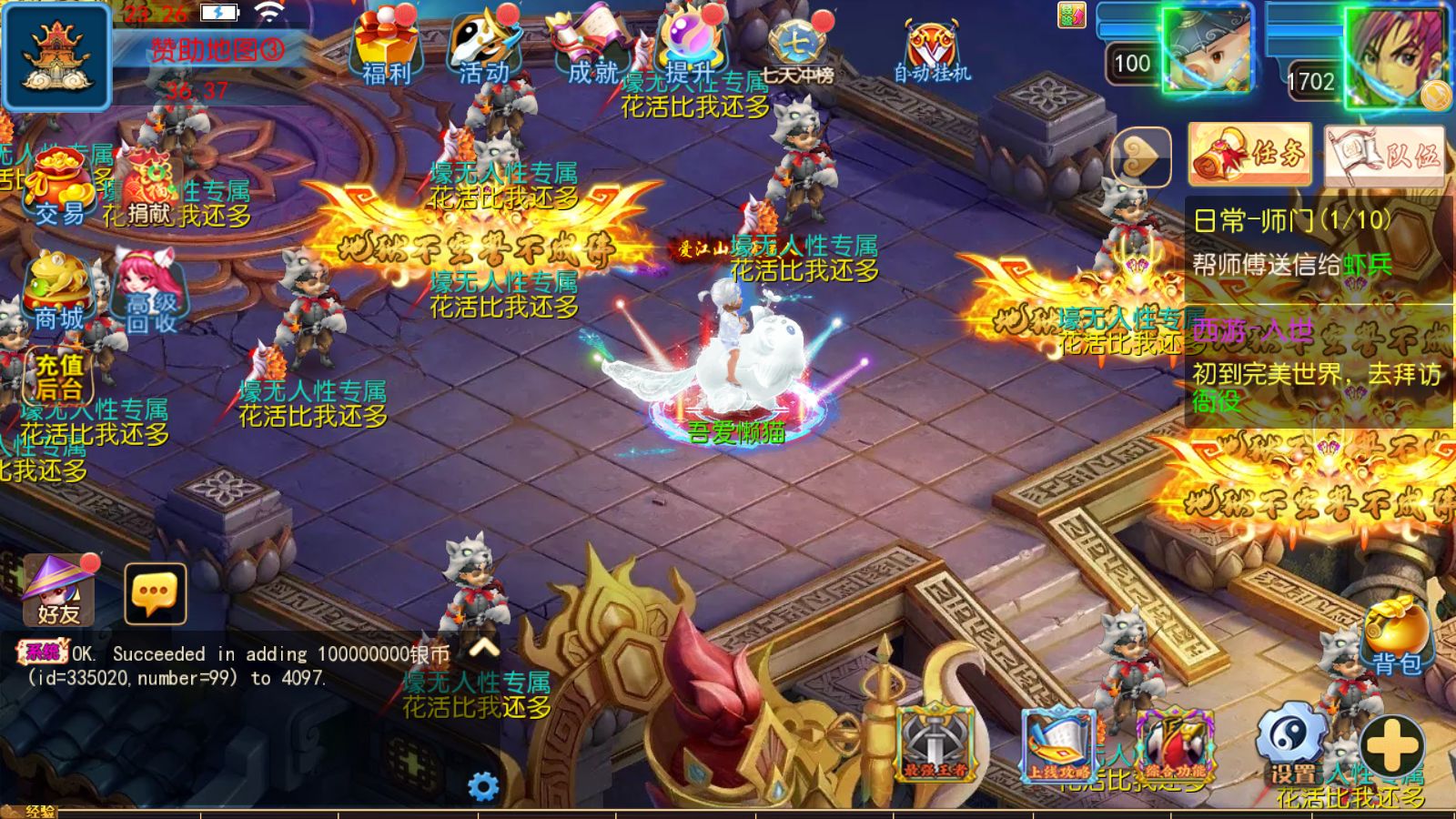Switch to the 队伍 team tab

(x=1384, y=155)
